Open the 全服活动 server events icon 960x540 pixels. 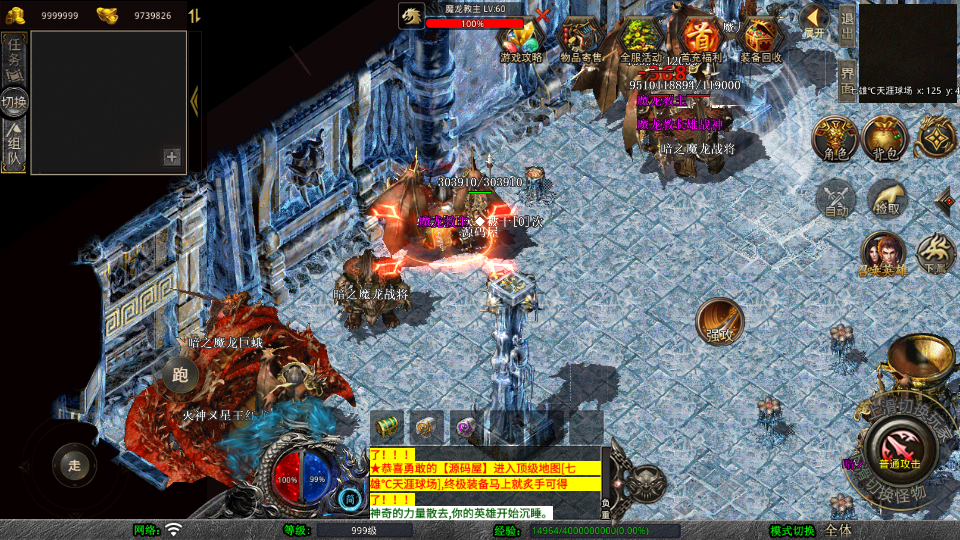click(641, 38)
